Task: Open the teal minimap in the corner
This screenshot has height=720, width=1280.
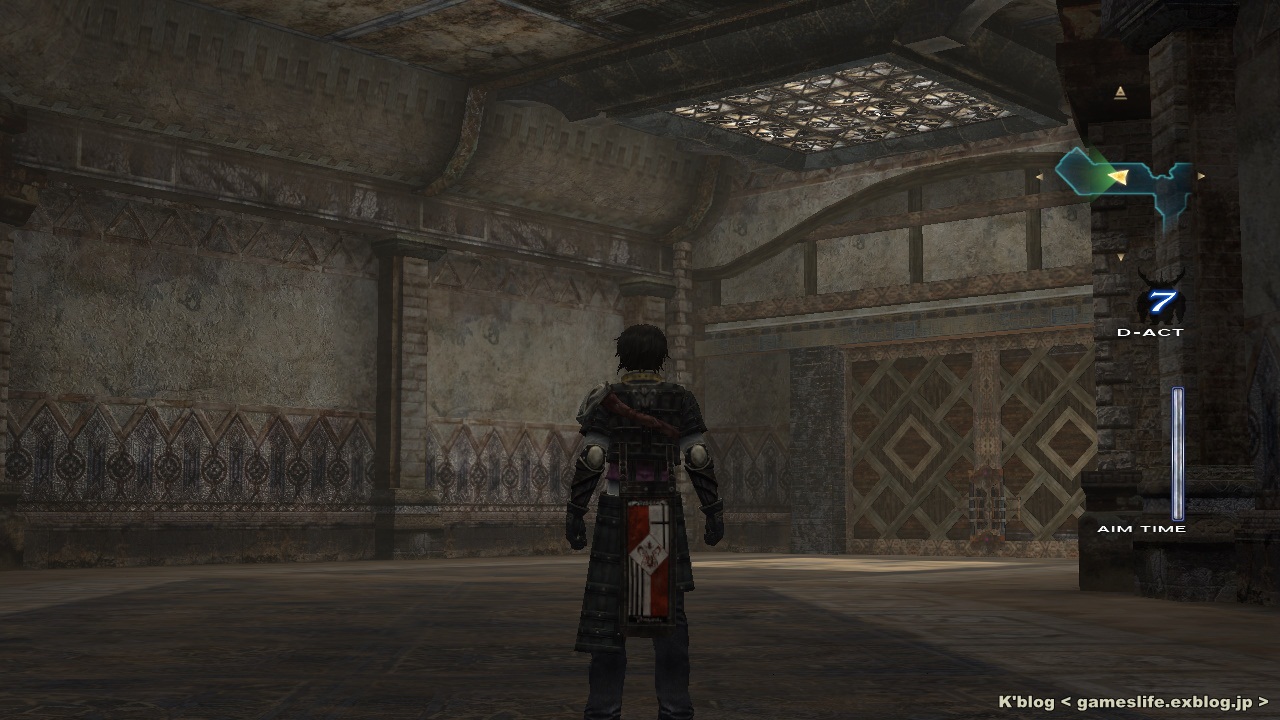Action: pos(1125,180)
